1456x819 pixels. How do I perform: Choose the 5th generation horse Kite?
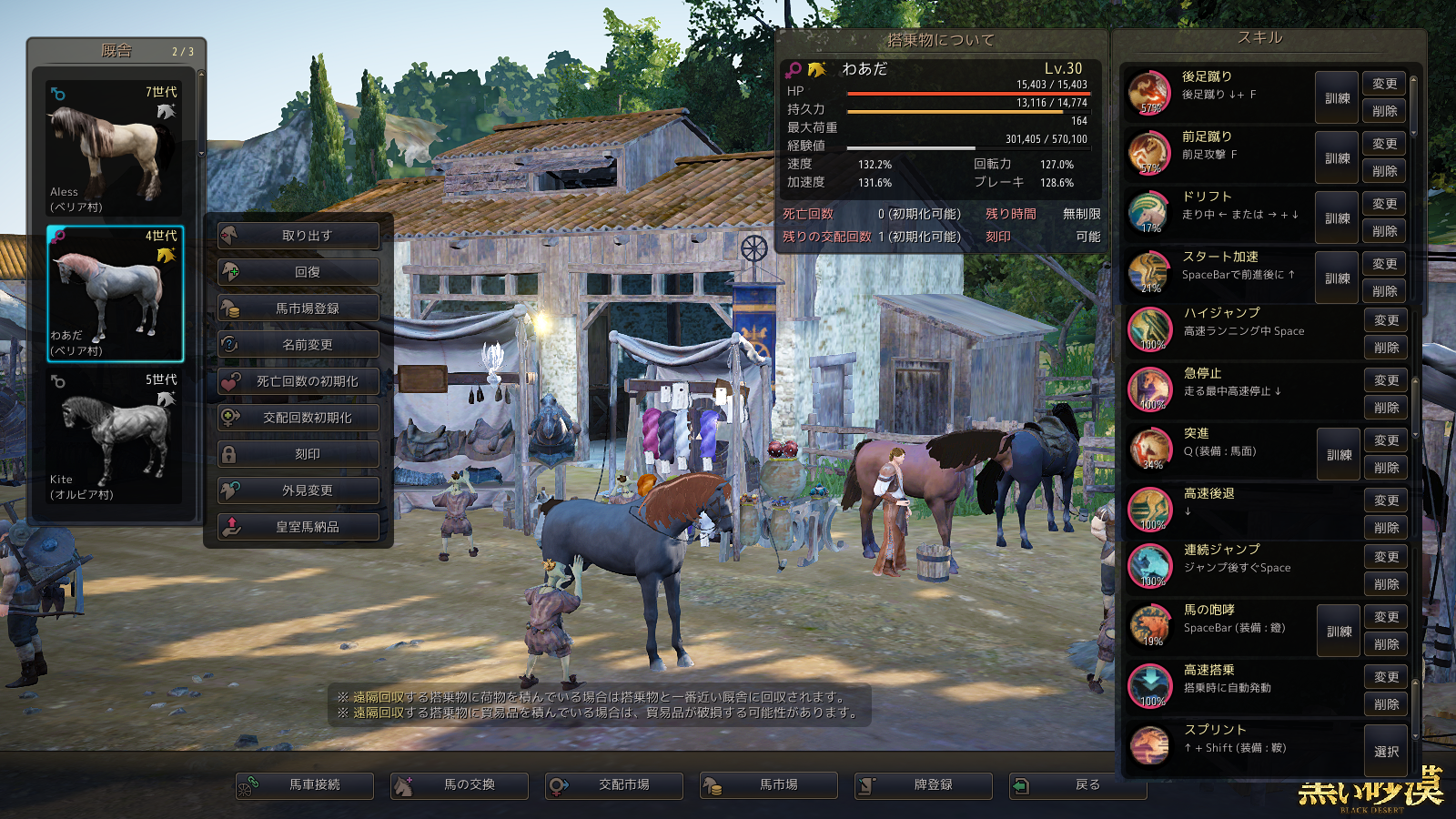(x=115, y=437)
